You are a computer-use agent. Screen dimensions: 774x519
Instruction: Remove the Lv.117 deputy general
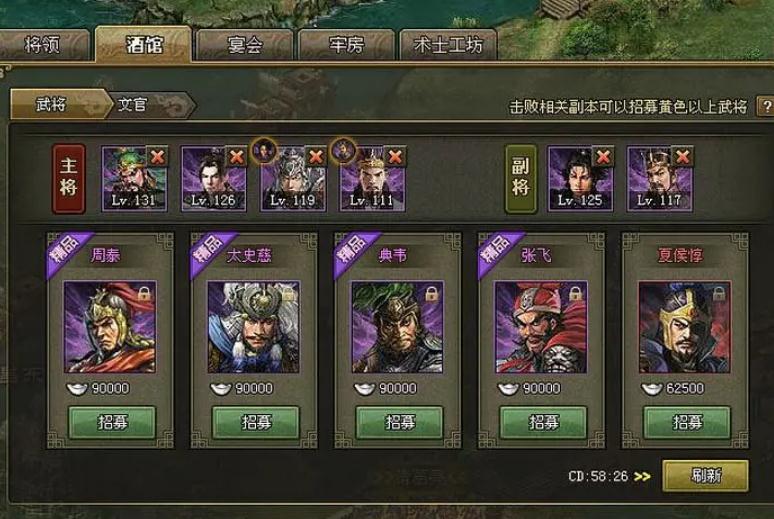pos(682,157)
